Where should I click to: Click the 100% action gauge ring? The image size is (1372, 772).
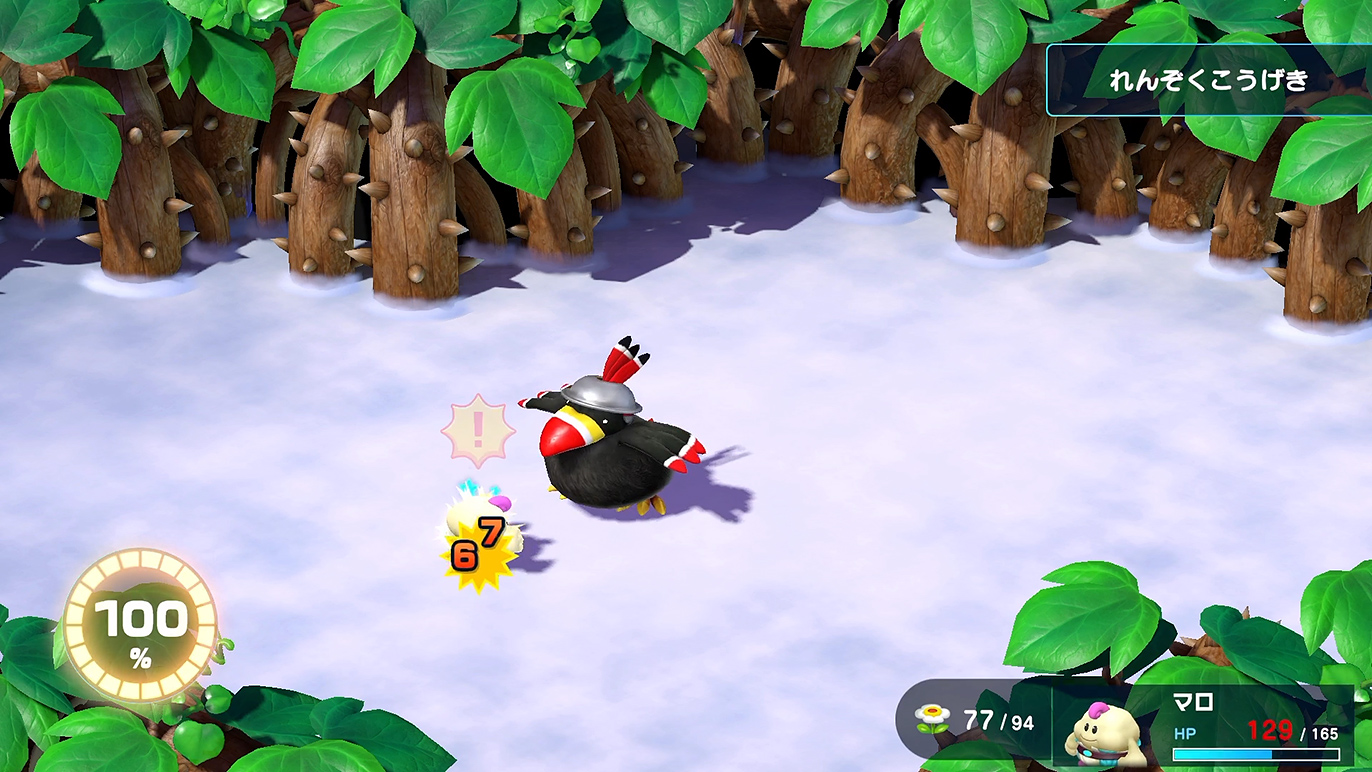tap(140, 624)
